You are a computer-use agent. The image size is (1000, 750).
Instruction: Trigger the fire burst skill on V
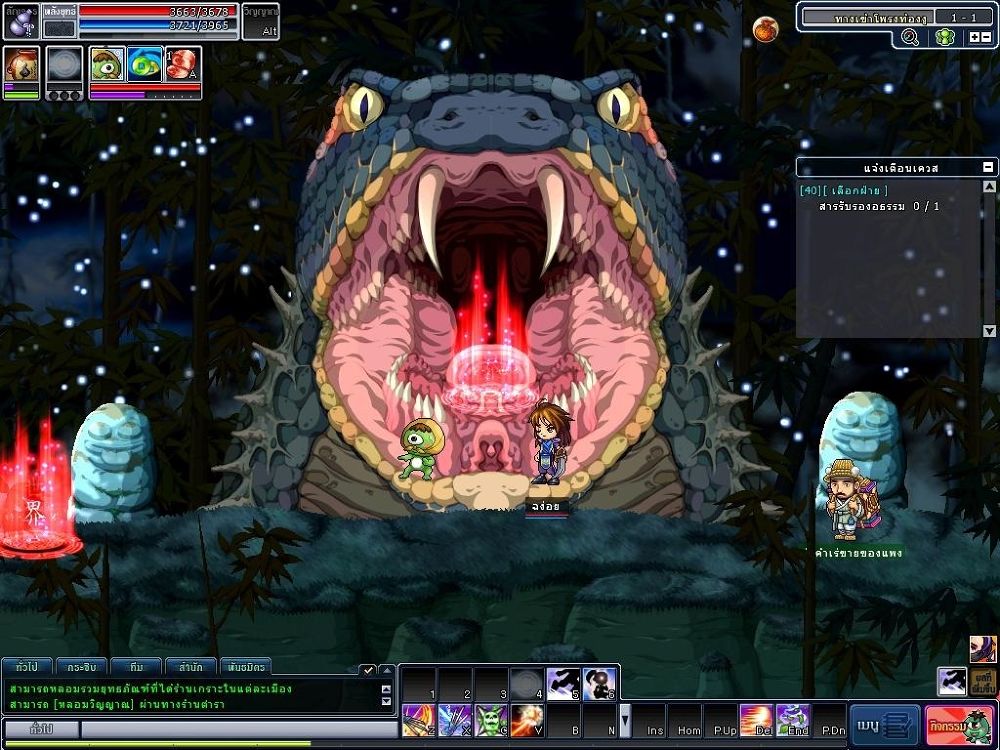pos(527,720)
